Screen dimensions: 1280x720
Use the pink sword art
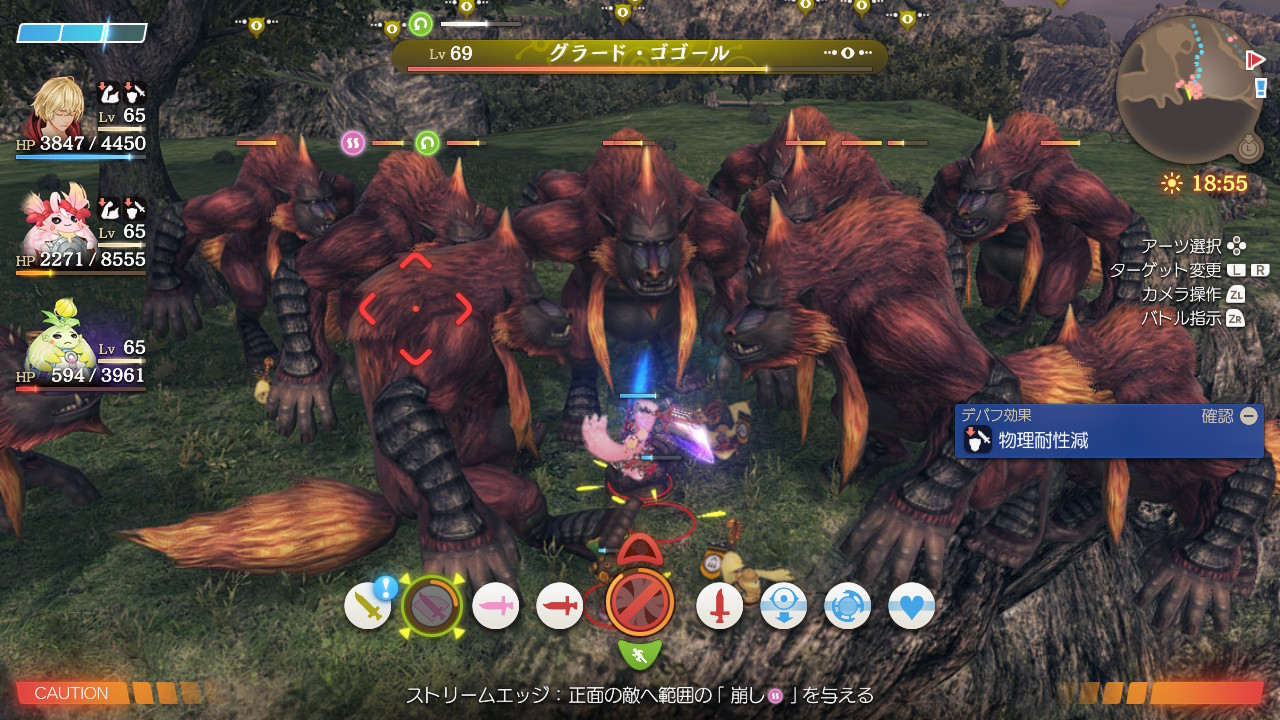[496, 606]
